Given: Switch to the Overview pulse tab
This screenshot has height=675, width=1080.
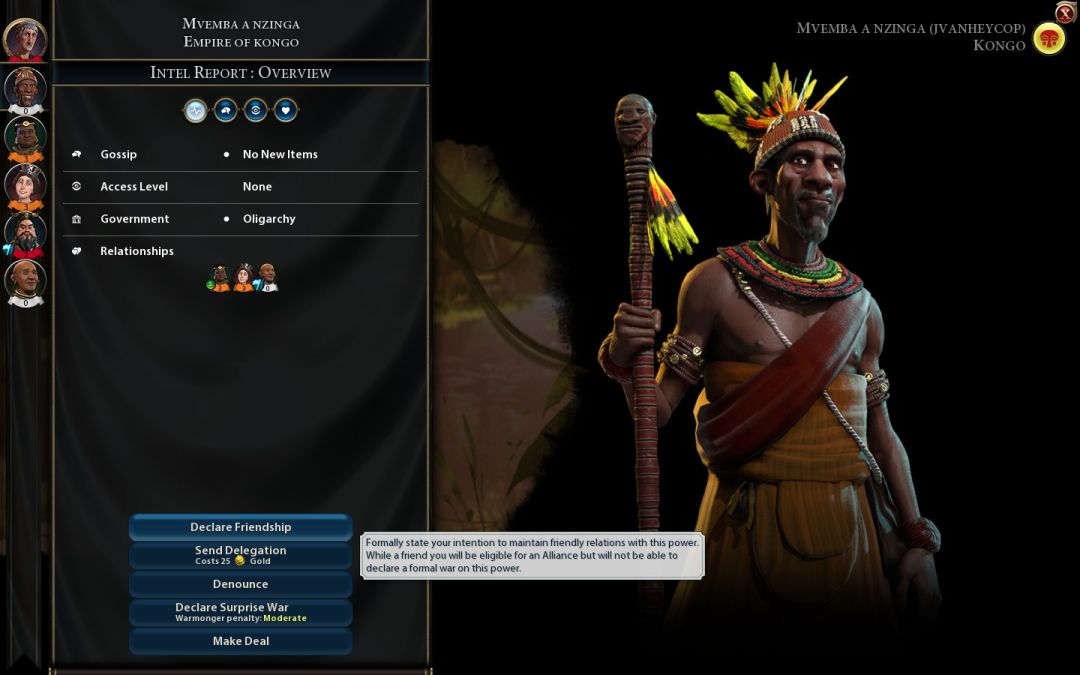Looking at the screenshot, I should point(196,111).
